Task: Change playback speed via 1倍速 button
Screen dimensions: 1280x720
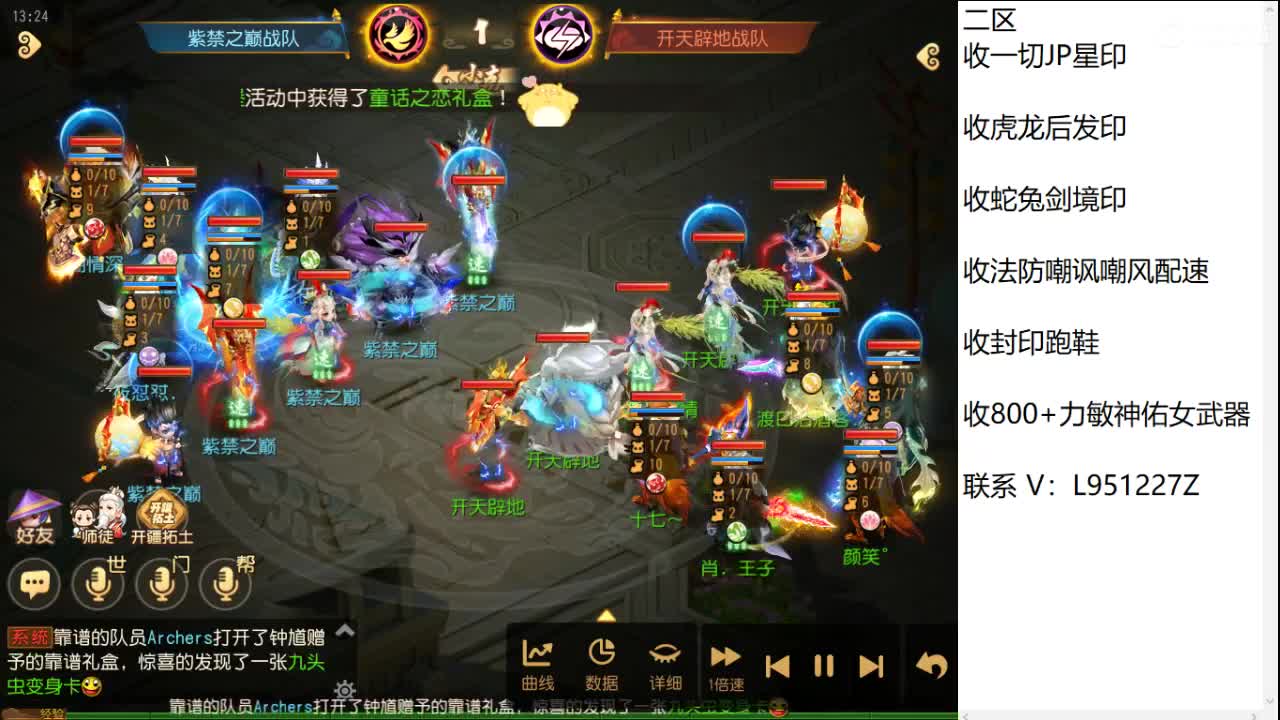Action: [725, 660]
